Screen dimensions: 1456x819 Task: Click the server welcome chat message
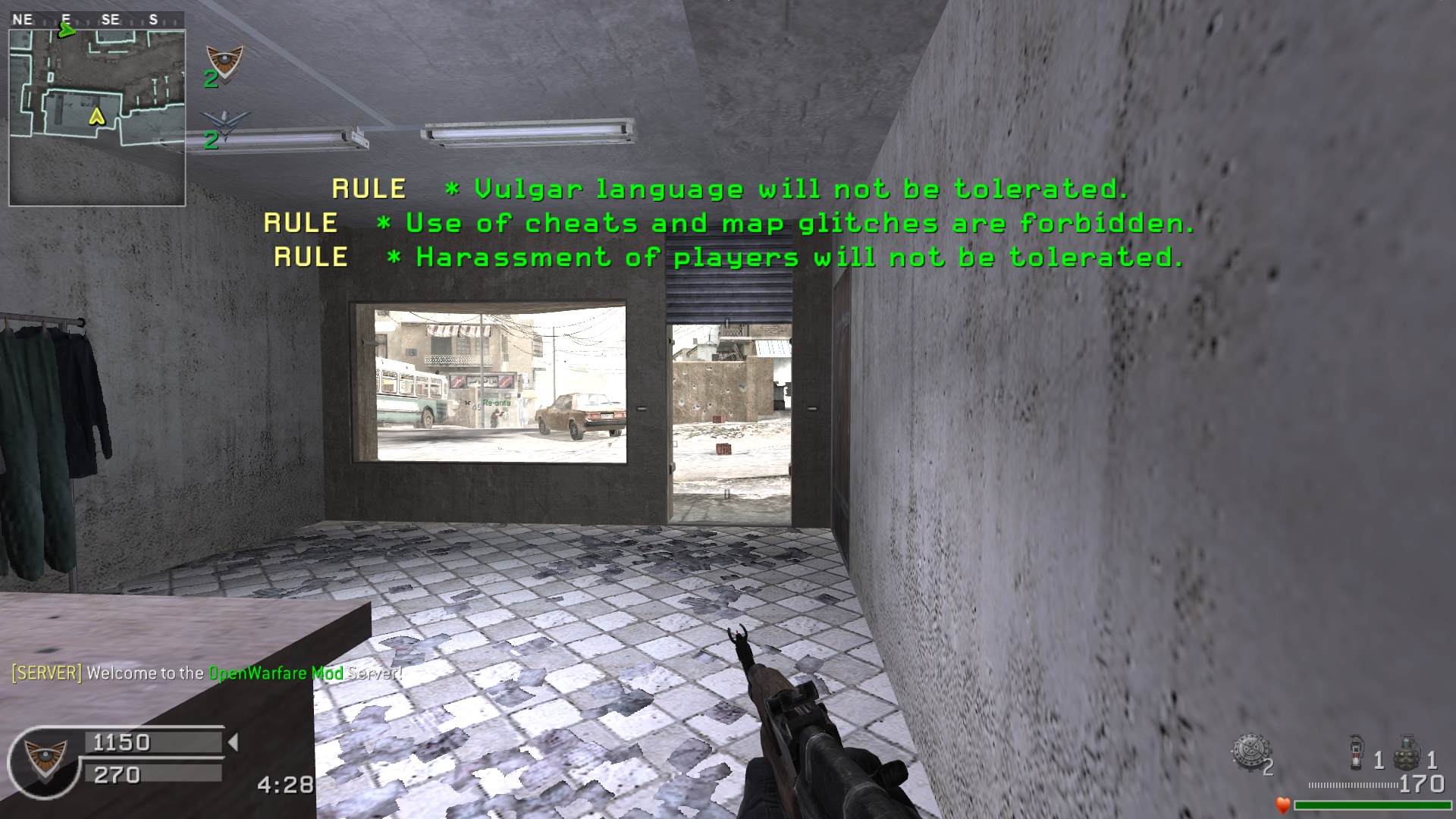(206, 673)
